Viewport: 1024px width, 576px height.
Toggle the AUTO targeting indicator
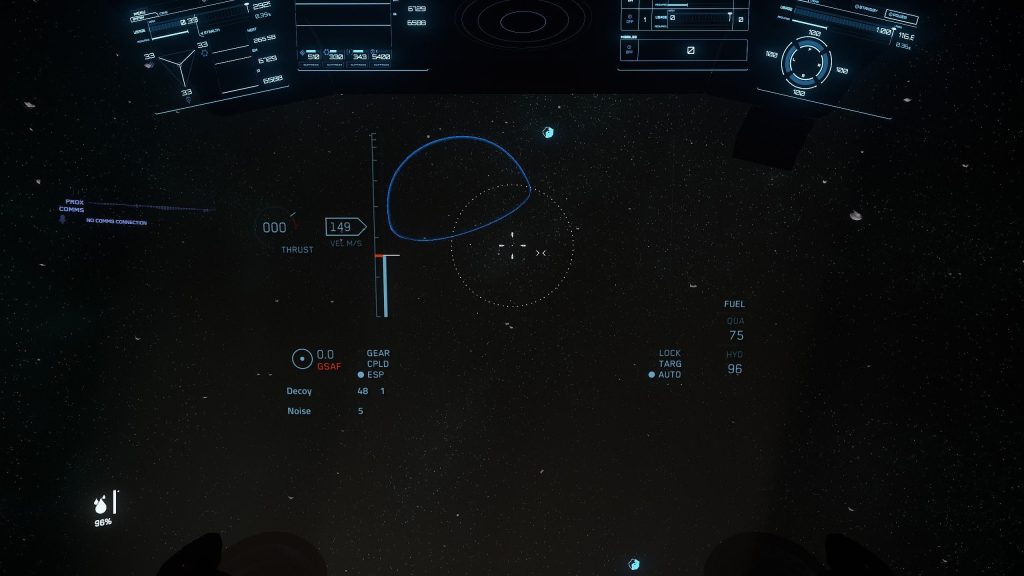click(x=664, y=375)
